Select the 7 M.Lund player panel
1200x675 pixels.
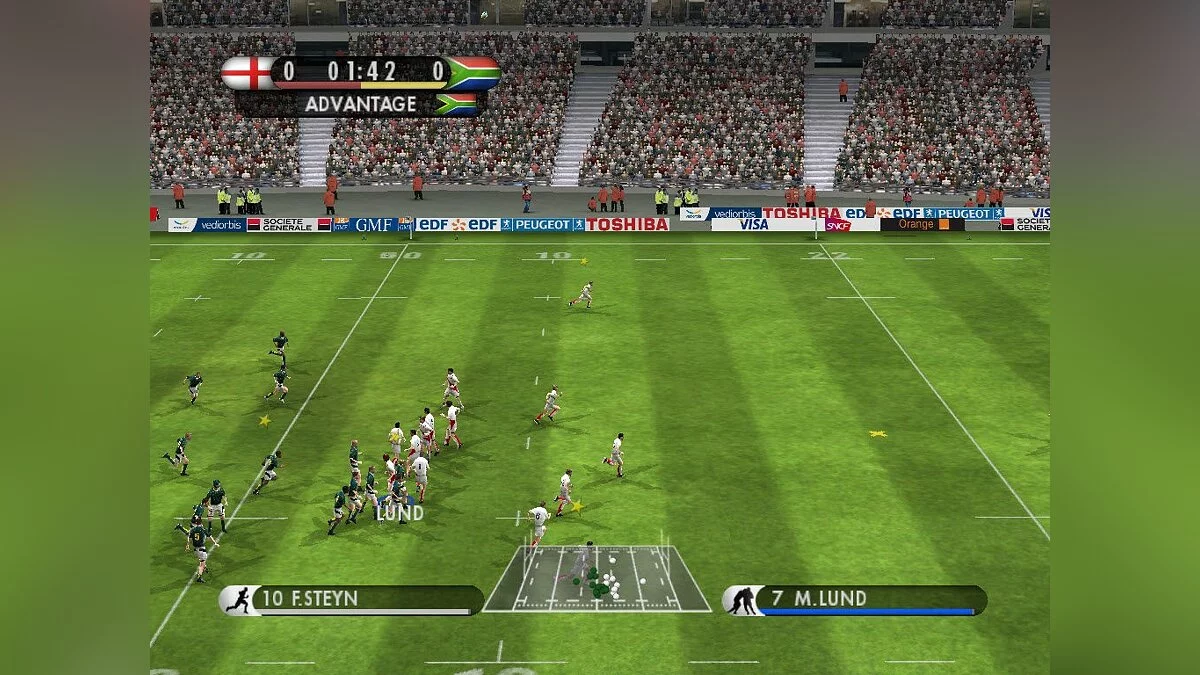pos(855,600)
